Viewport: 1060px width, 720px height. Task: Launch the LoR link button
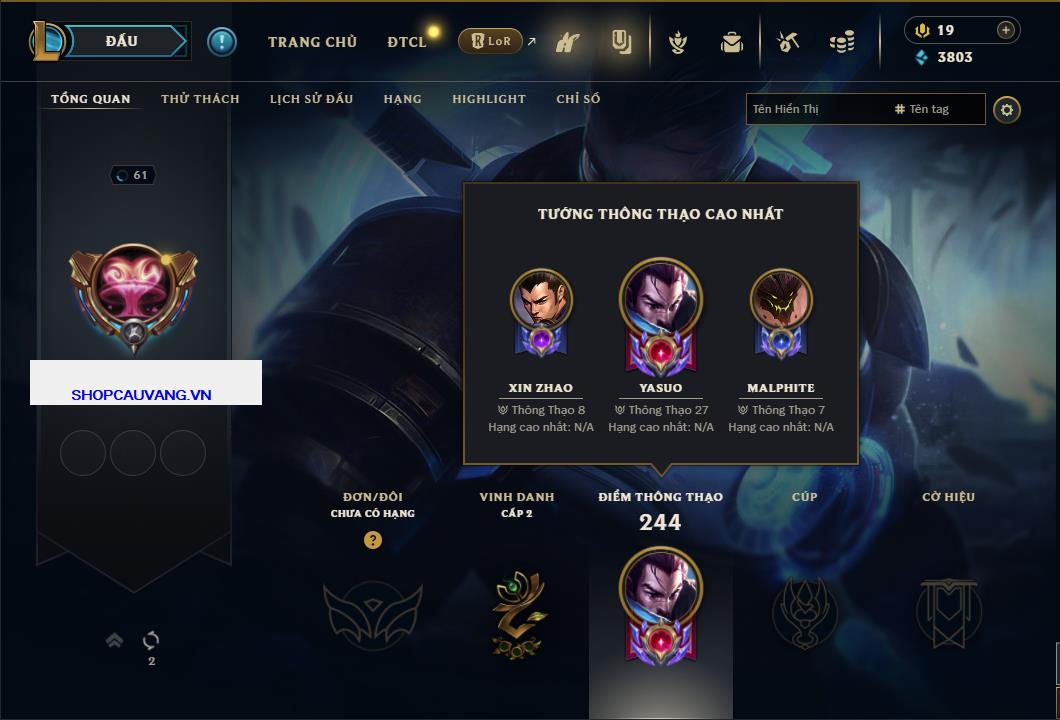(490, 41)
